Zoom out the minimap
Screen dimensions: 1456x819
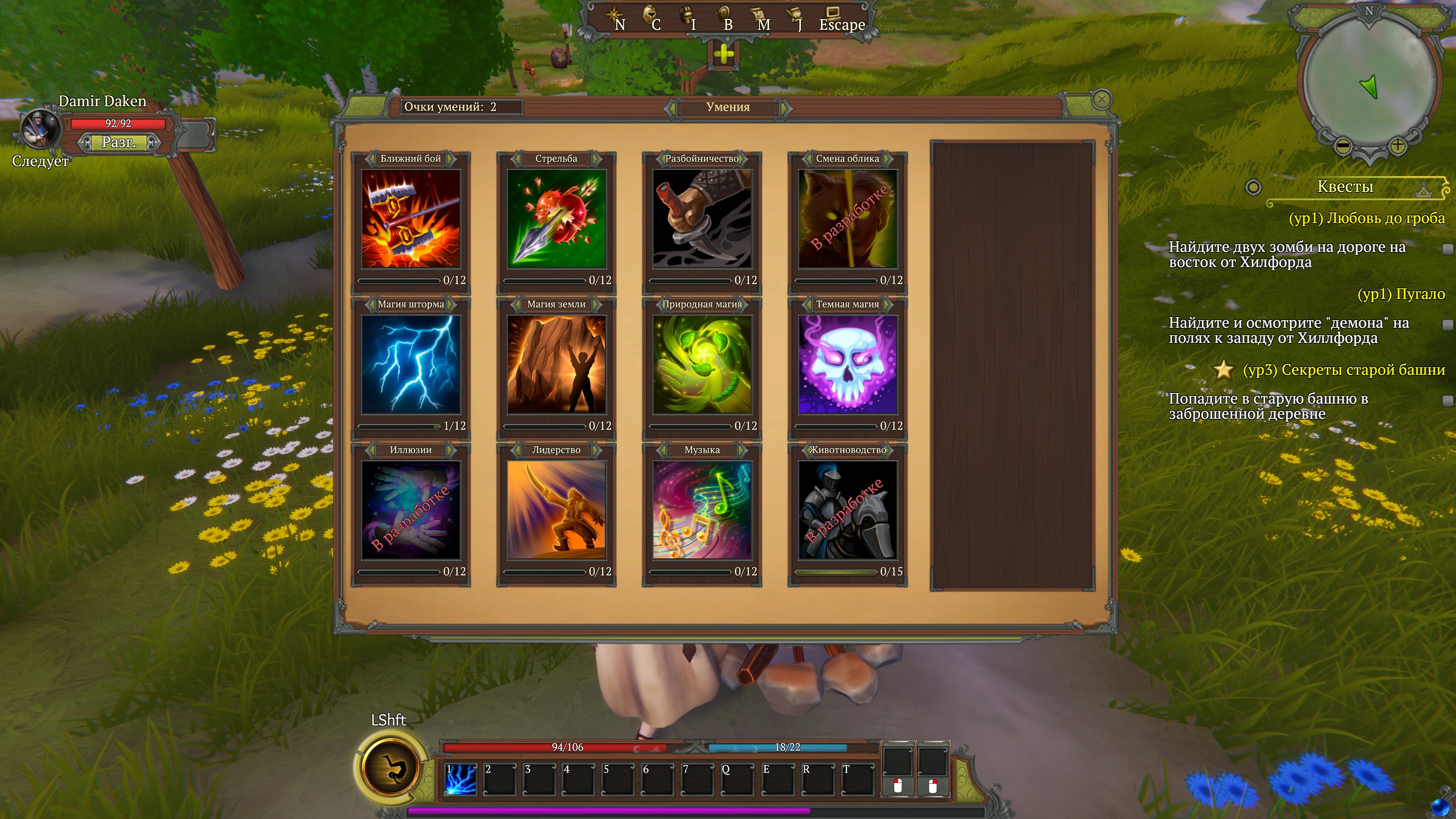click(1343, 146)
